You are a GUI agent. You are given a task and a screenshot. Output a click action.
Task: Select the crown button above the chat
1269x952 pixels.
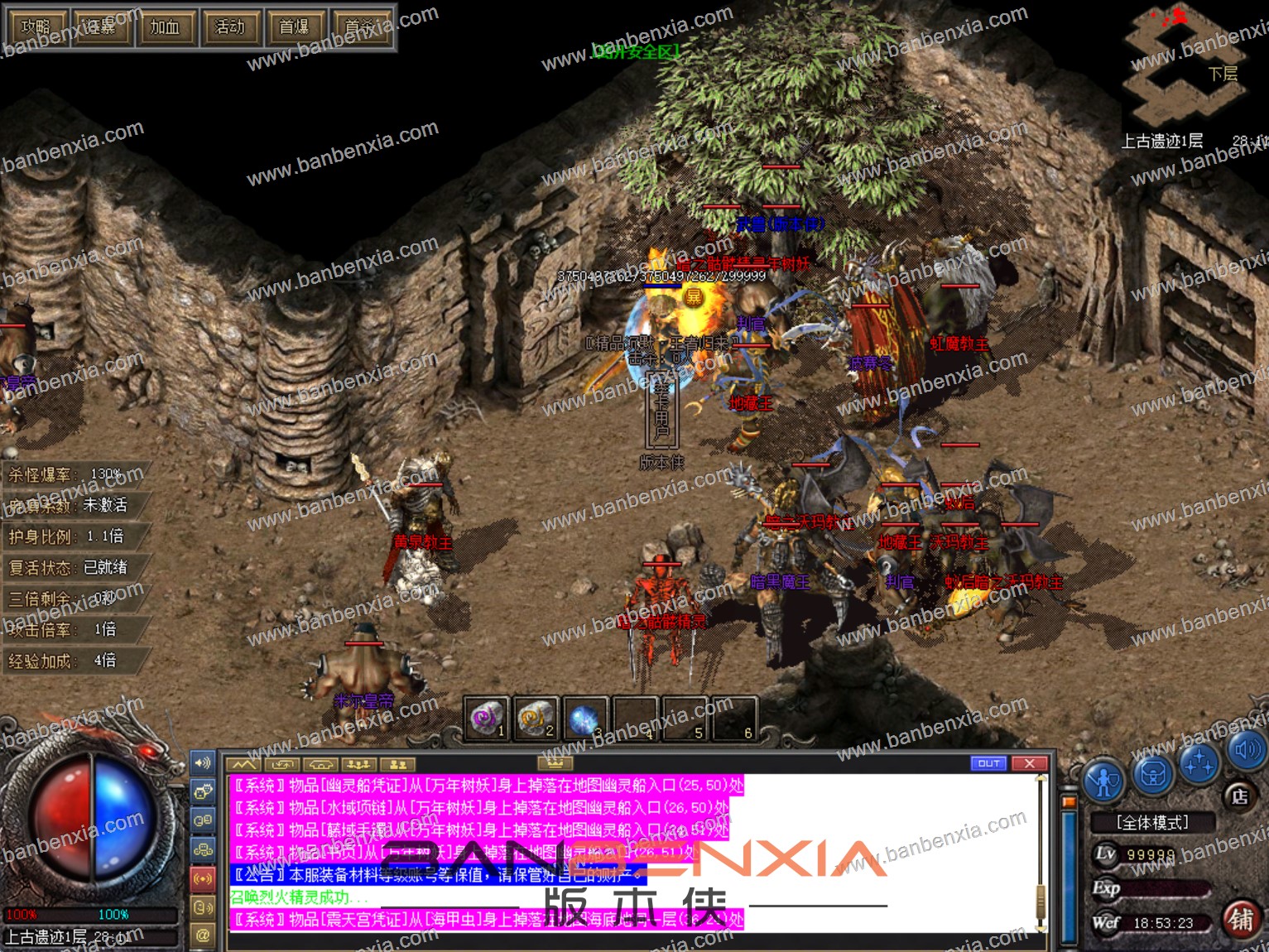click(555, 762)
